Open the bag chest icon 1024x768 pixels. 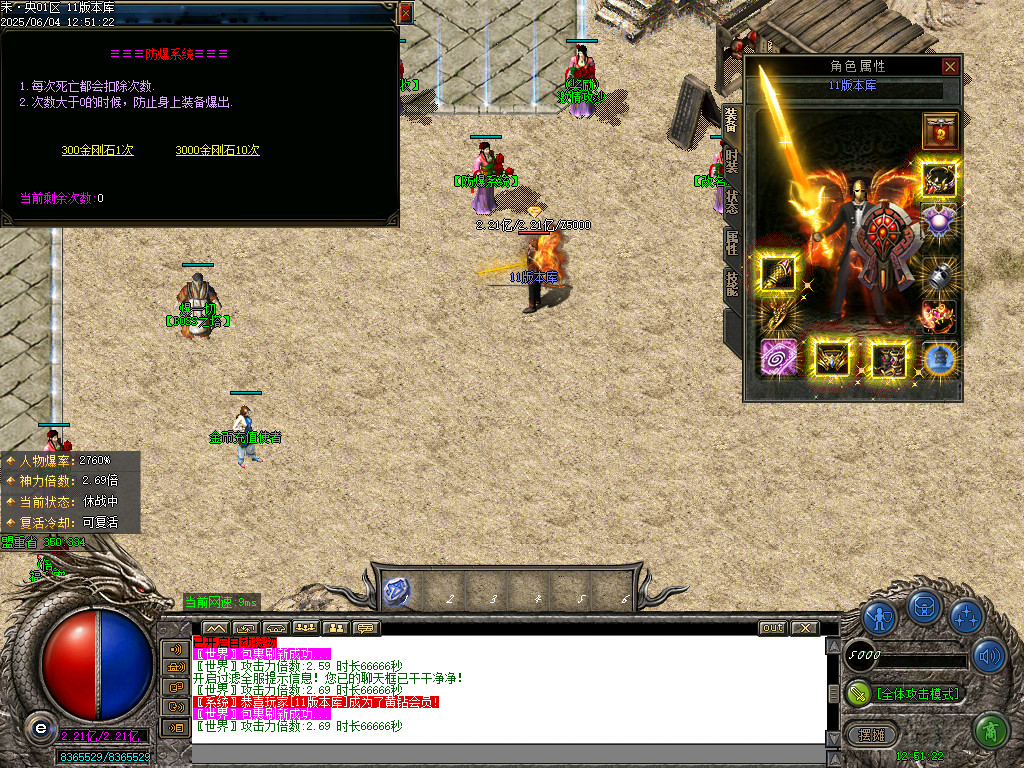tap(924, 606)
